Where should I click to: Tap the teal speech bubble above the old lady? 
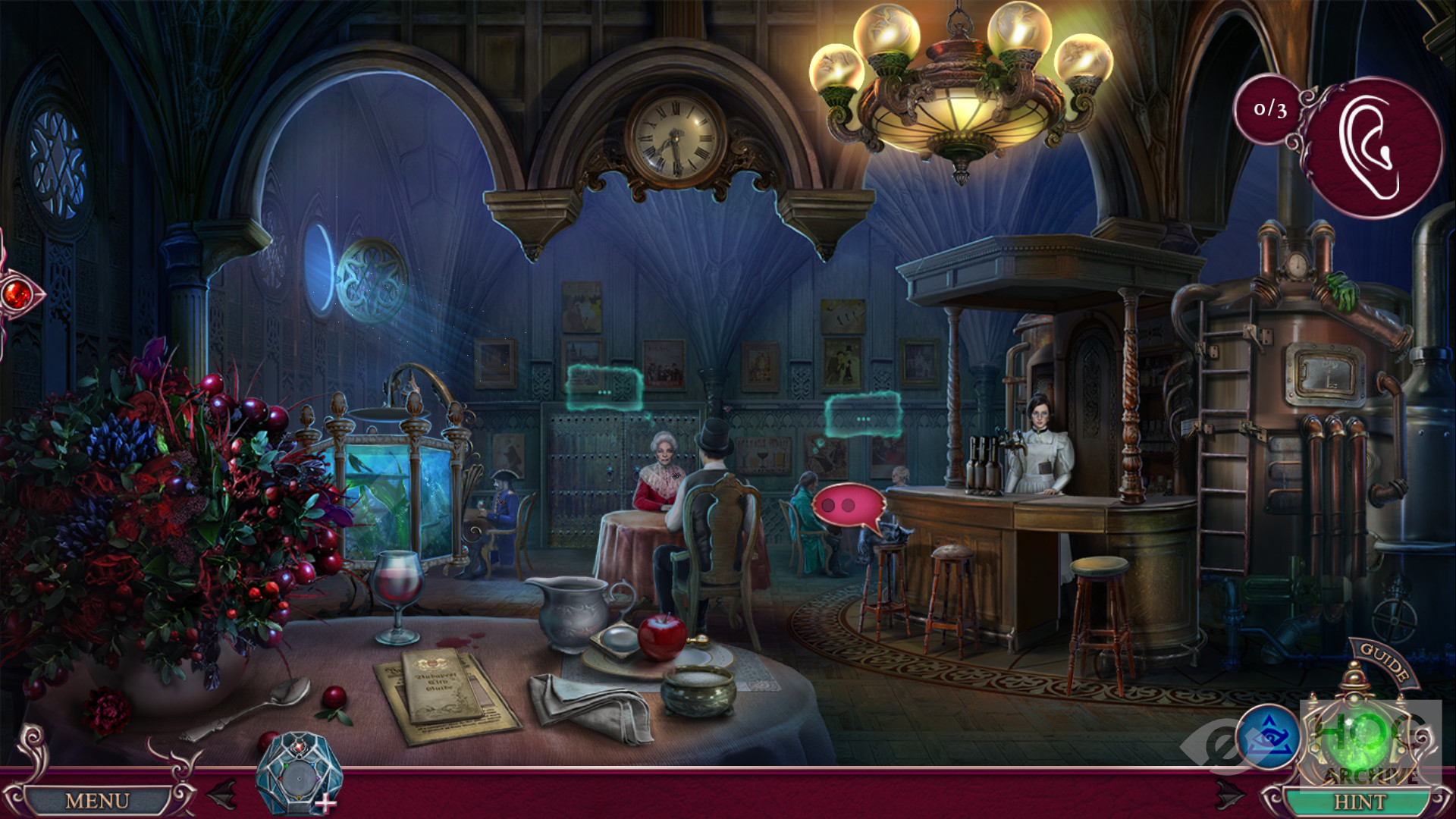click(604, 388)
